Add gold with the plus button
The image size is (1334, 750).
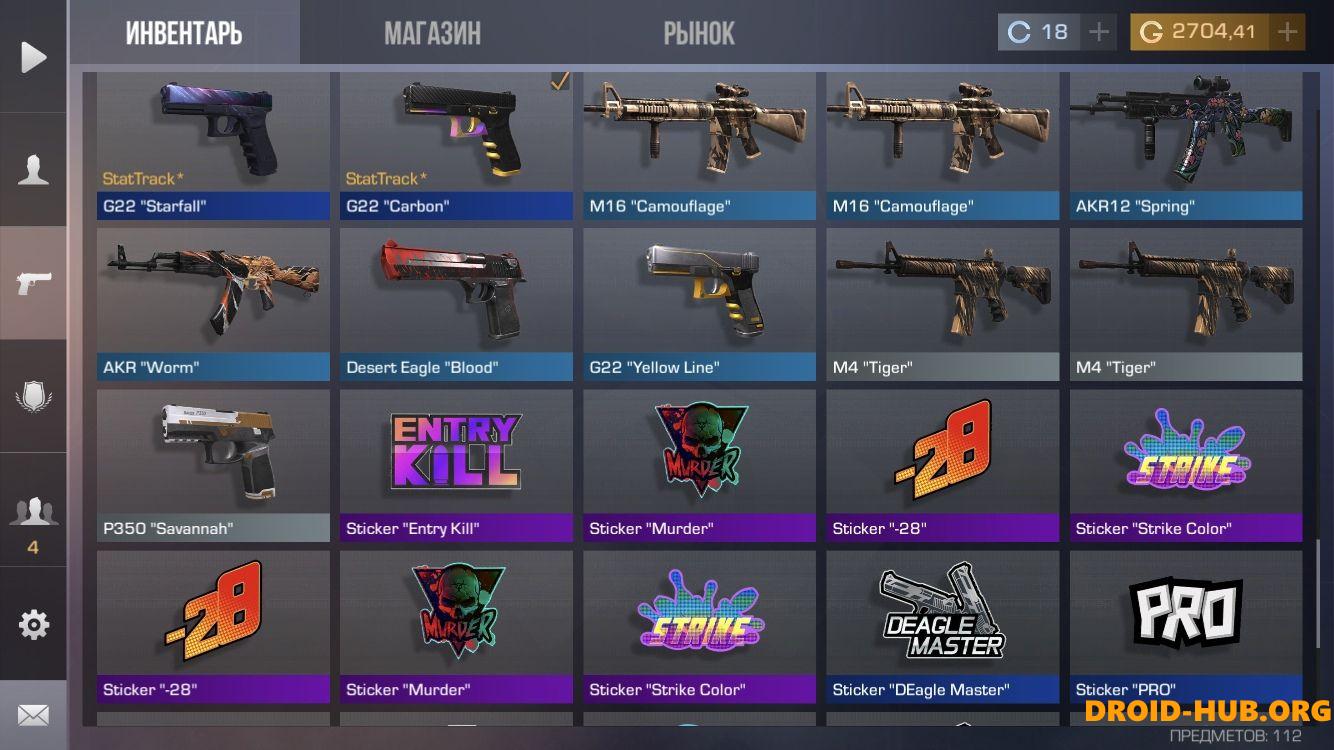coord(1287,32)
